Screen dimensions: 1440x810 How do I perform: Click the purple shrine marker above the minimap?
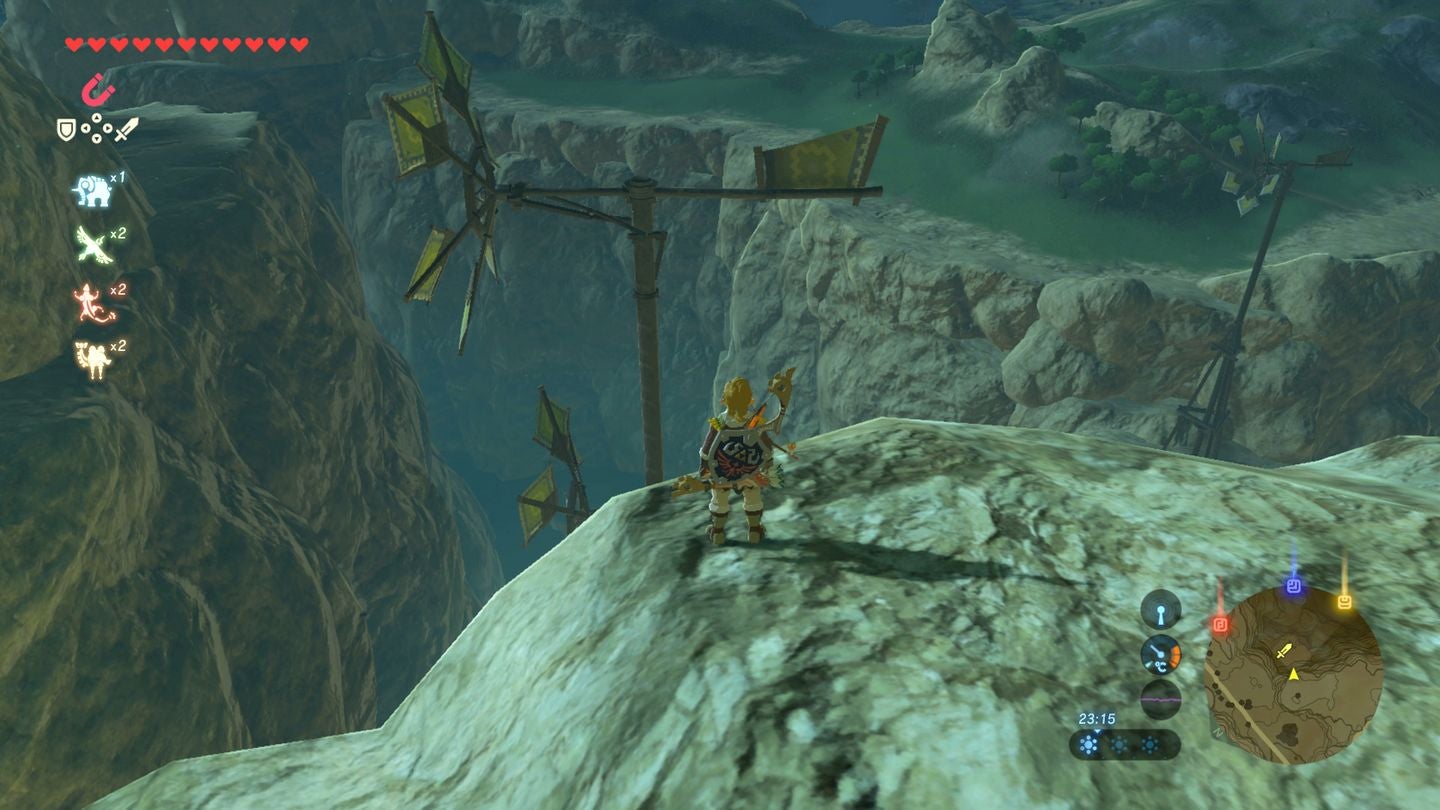click(x=1292, y=586)
